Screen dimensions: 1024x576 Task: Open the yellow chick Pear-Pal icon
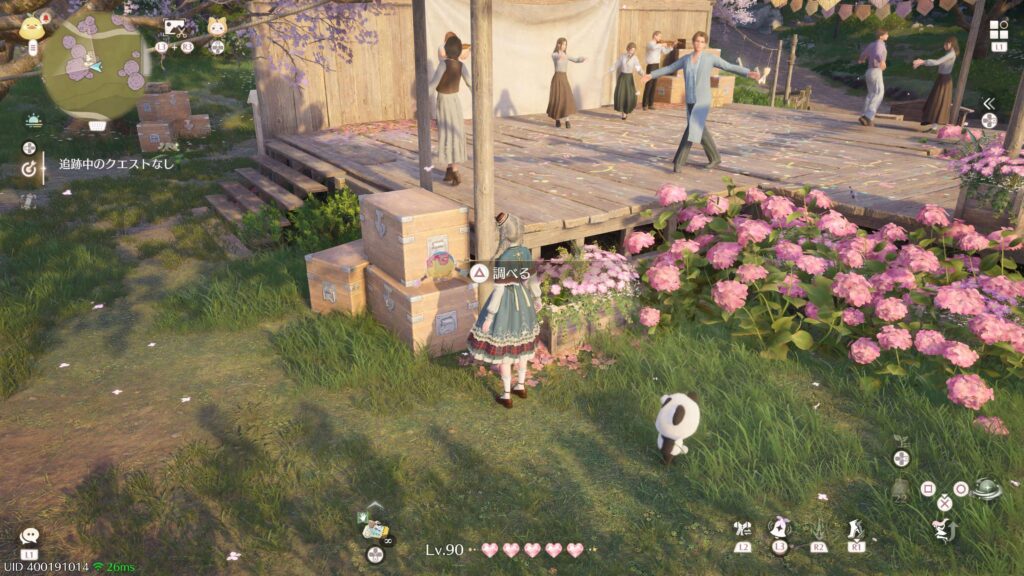(x=32, y=26)
